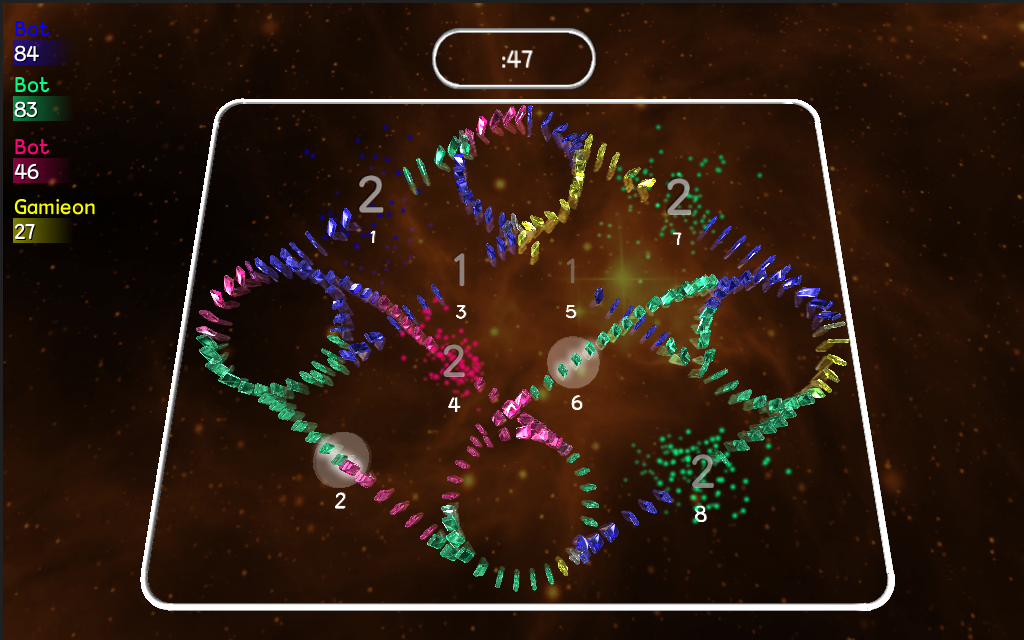Choose the glowing circle node labeled 2

point(341,460)
